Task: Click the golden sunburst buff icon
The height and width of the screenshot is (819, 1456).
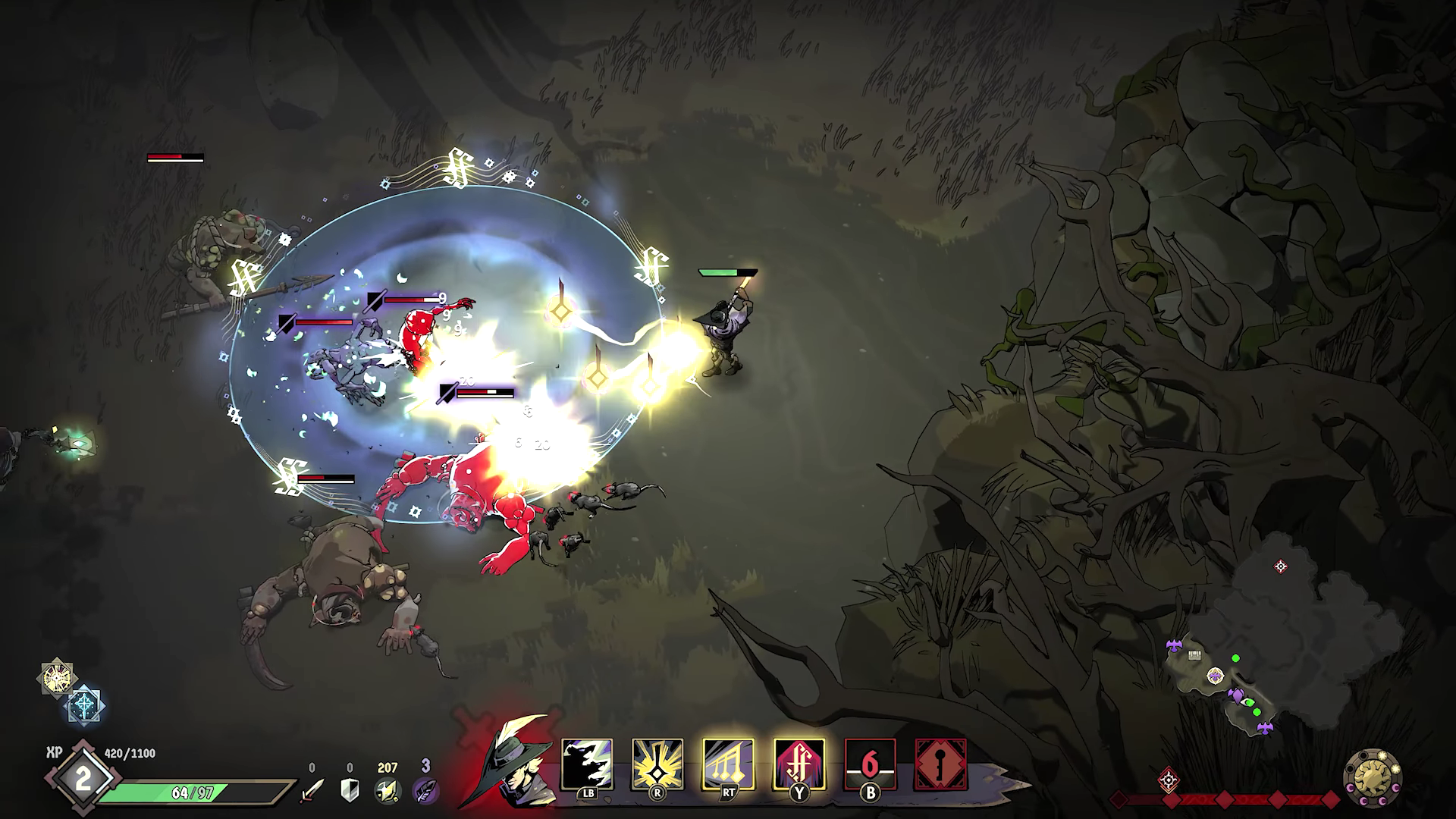Action: tap(58, 677)
